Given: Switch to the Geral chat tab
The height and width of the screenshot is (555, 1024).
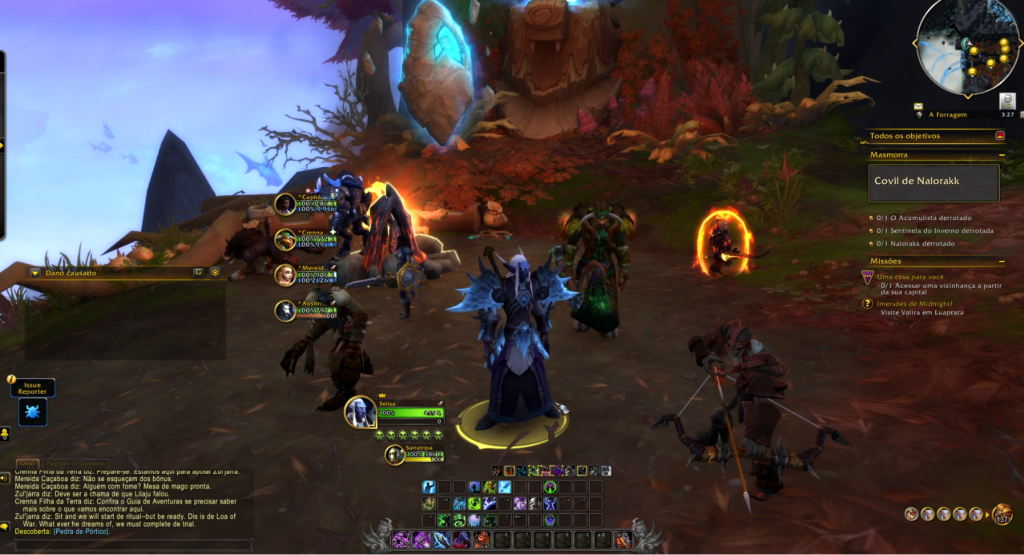Looking at the screenshot, I should 26,464.
